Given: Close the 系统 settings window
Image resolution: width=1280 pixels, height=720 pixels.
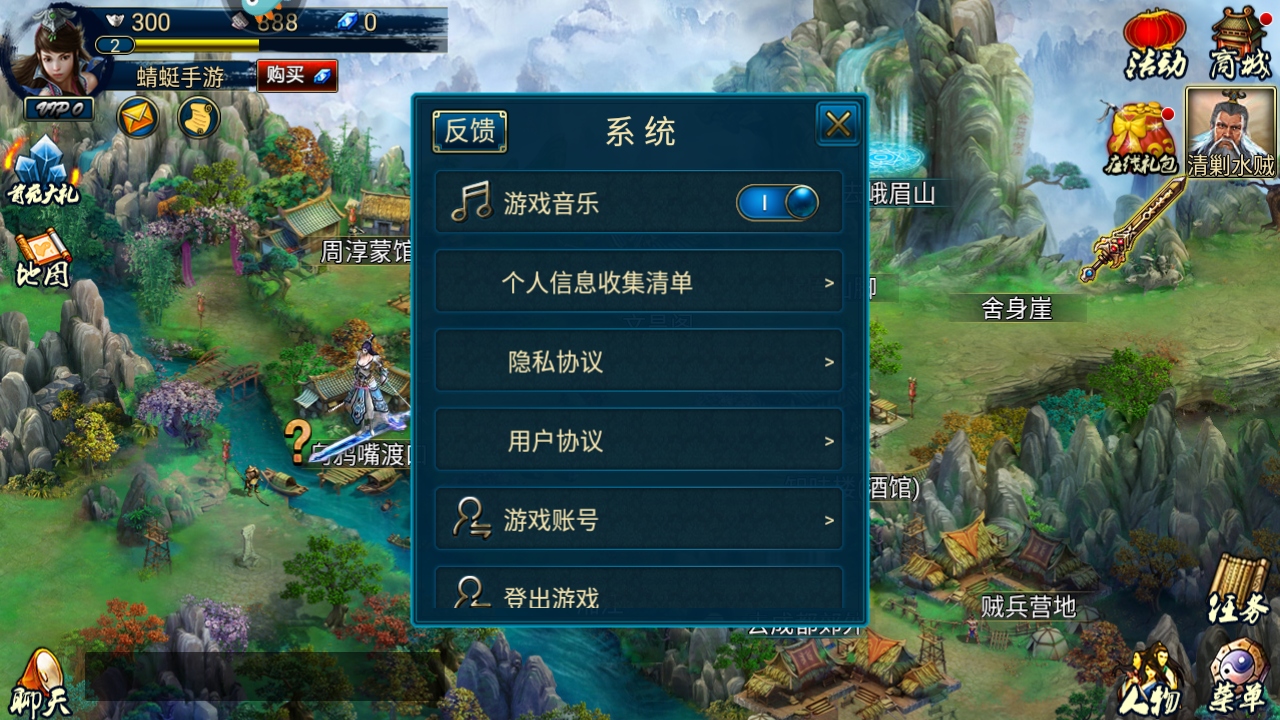Looking at the screenshot, I should (x=838, y=124).
